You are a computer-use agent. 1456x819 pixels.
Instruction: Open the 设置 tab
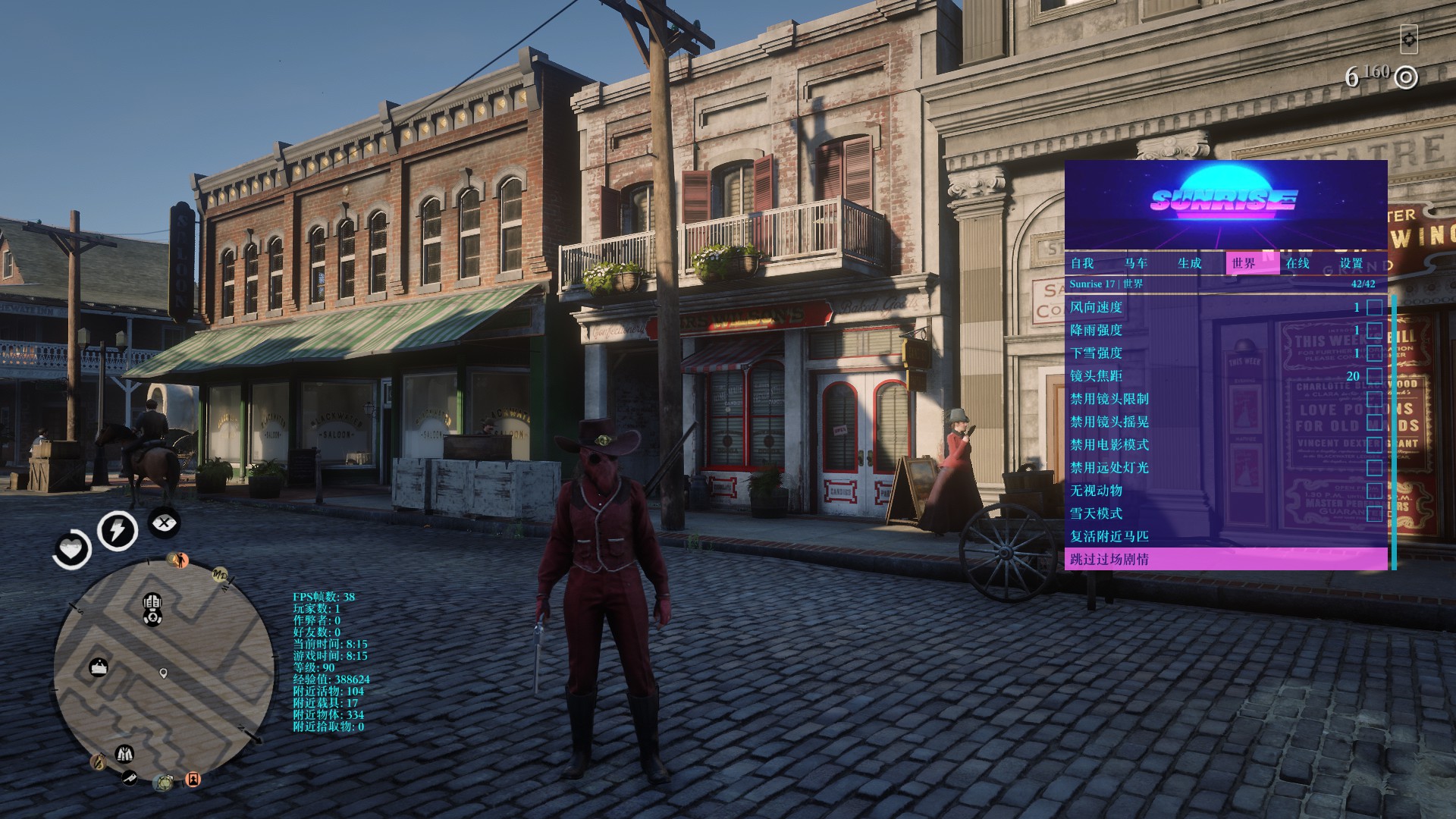(1351, 263)
